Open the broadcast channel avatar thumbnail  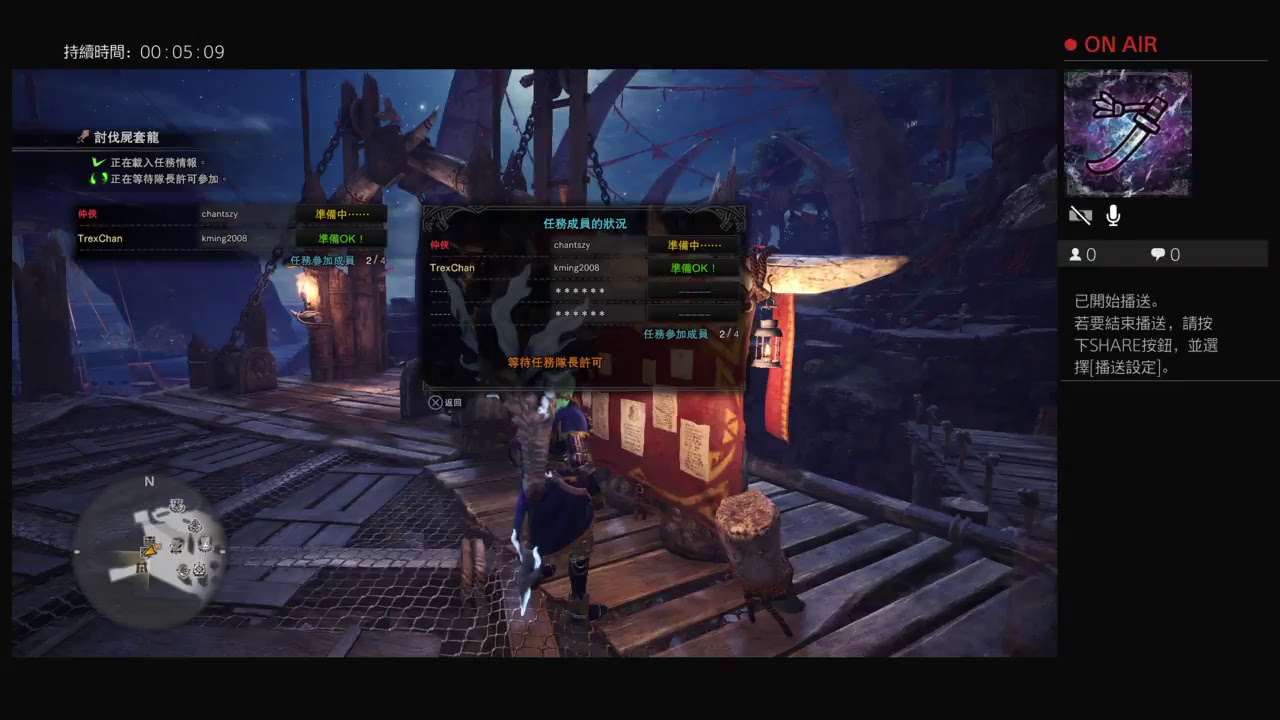coord(1127,133)
